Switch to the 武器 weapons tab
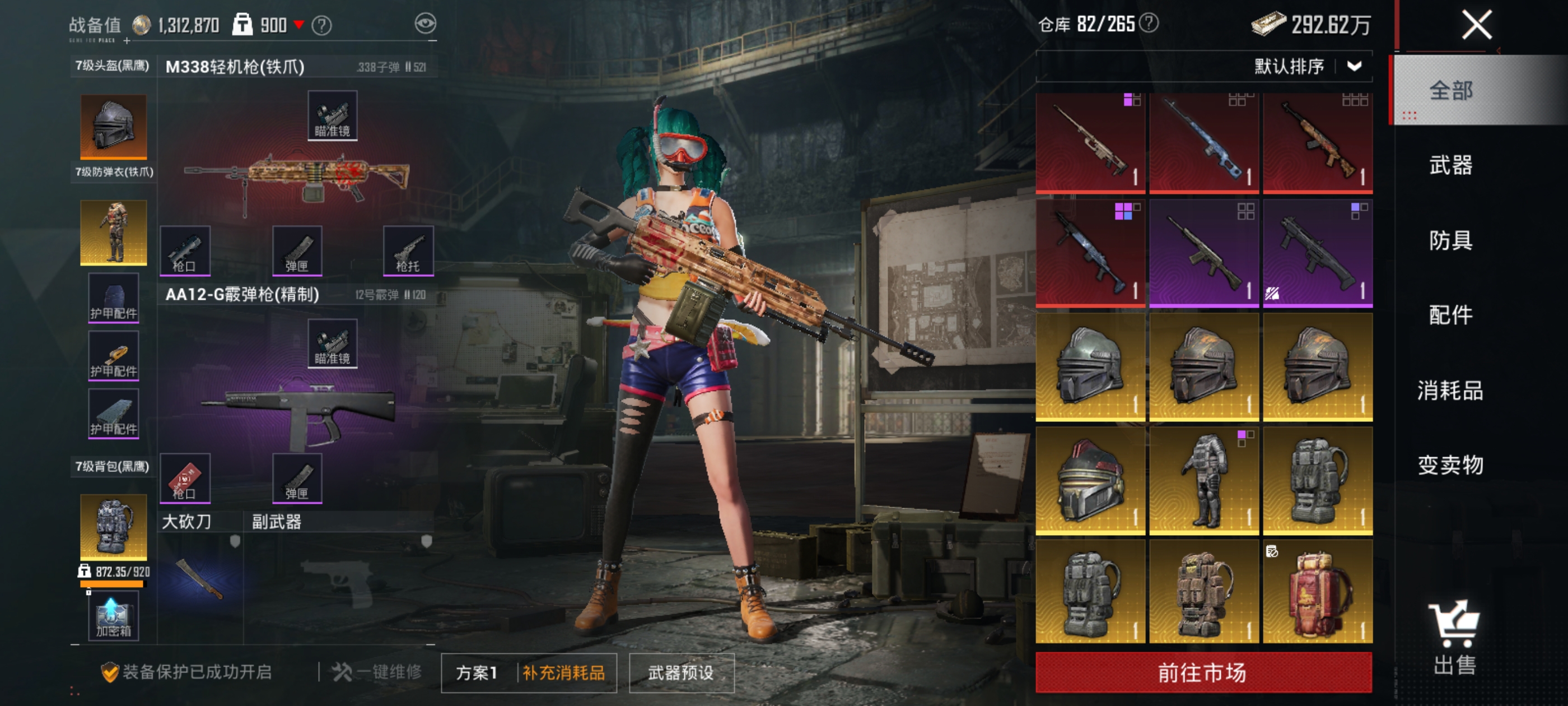The image size is (1568, 706). click(x=1450, y=165)
